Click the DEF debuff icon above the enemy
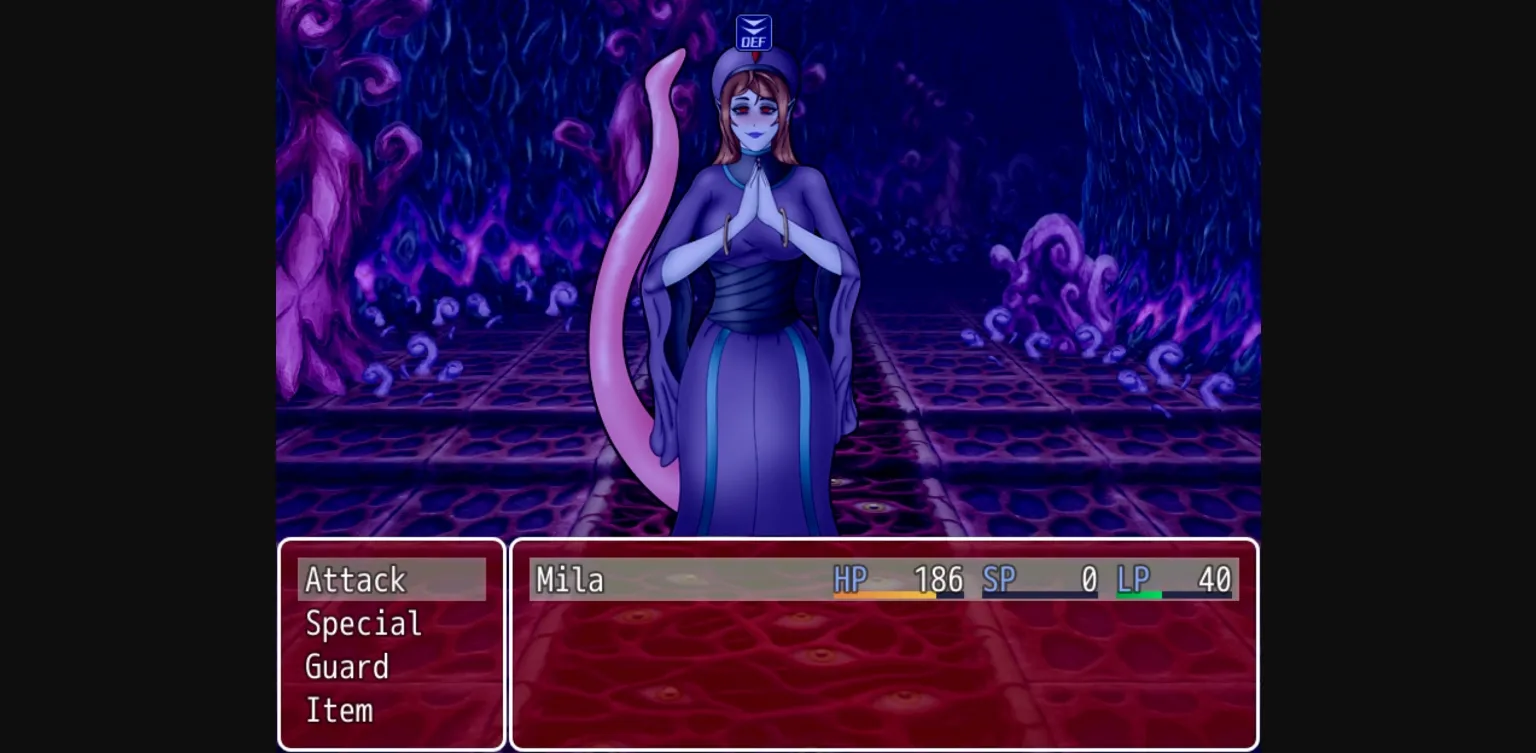This screenshot has width=1536, height=753. point(752,32)
